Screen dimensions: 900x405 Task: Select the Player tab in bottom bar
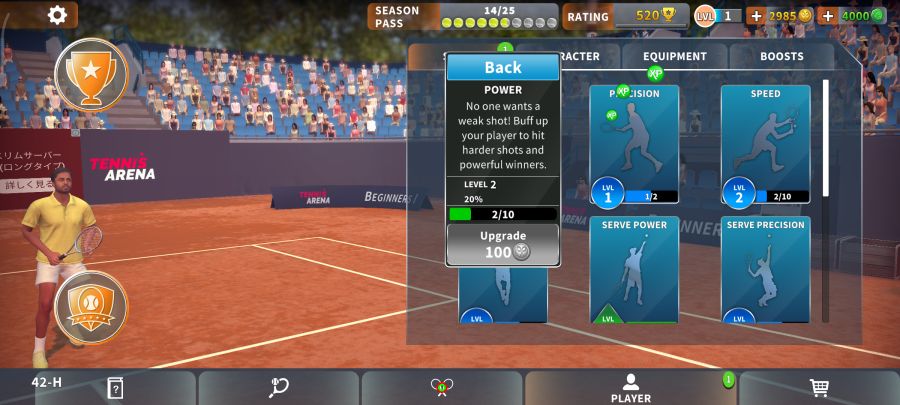click(631, 388)
